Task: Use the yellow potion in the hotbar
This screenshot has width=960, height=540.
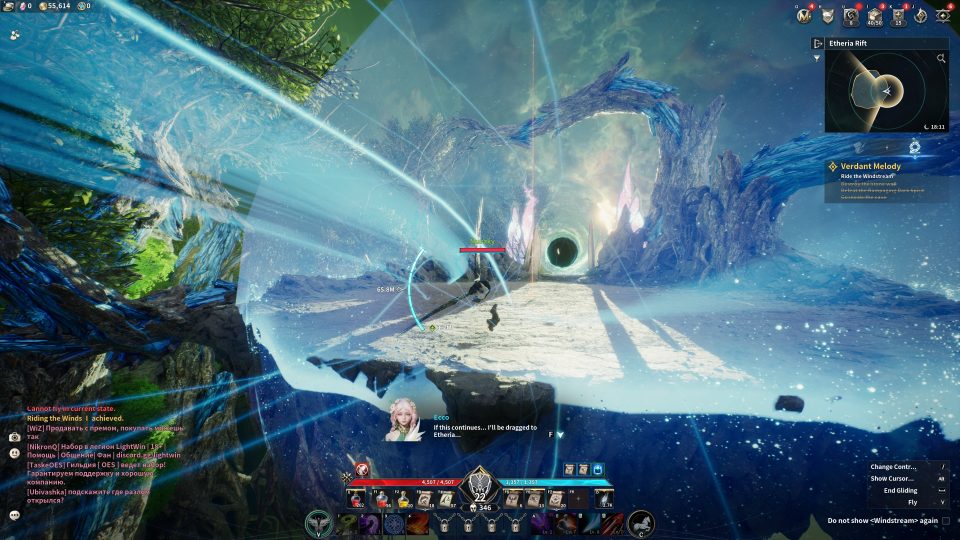Action: 403,499
